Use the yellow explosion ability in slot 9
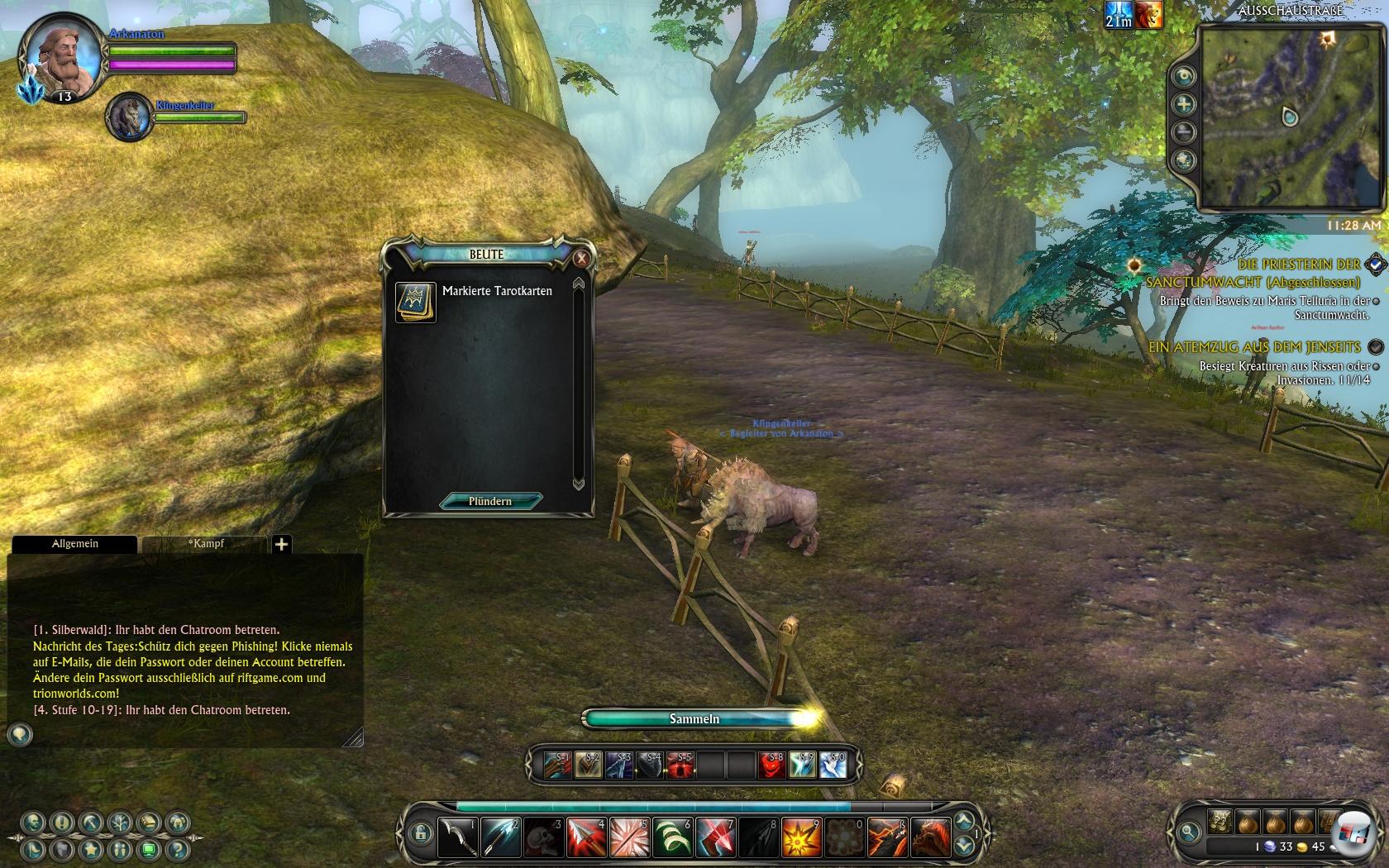Image resolution: width=1389 pixels, height=868 pixels. coord(801,837)
